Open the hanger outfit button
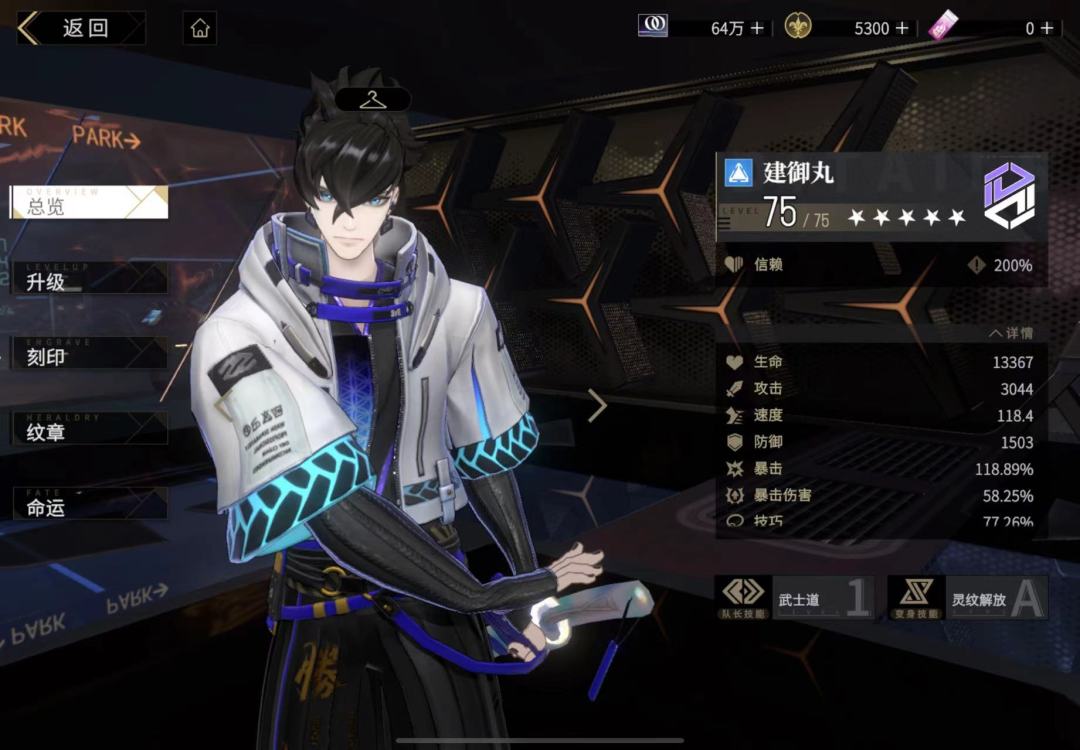The image size is (1080, 750). tap(372, 99)
